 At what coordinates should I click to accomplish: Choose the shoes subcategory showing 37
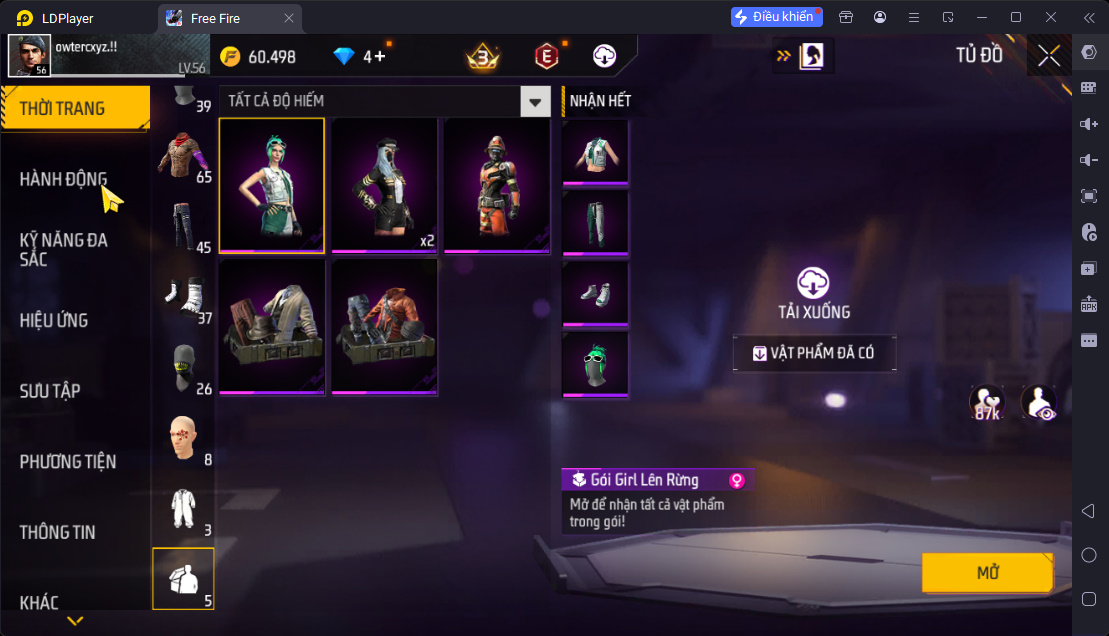coord(185,297)
